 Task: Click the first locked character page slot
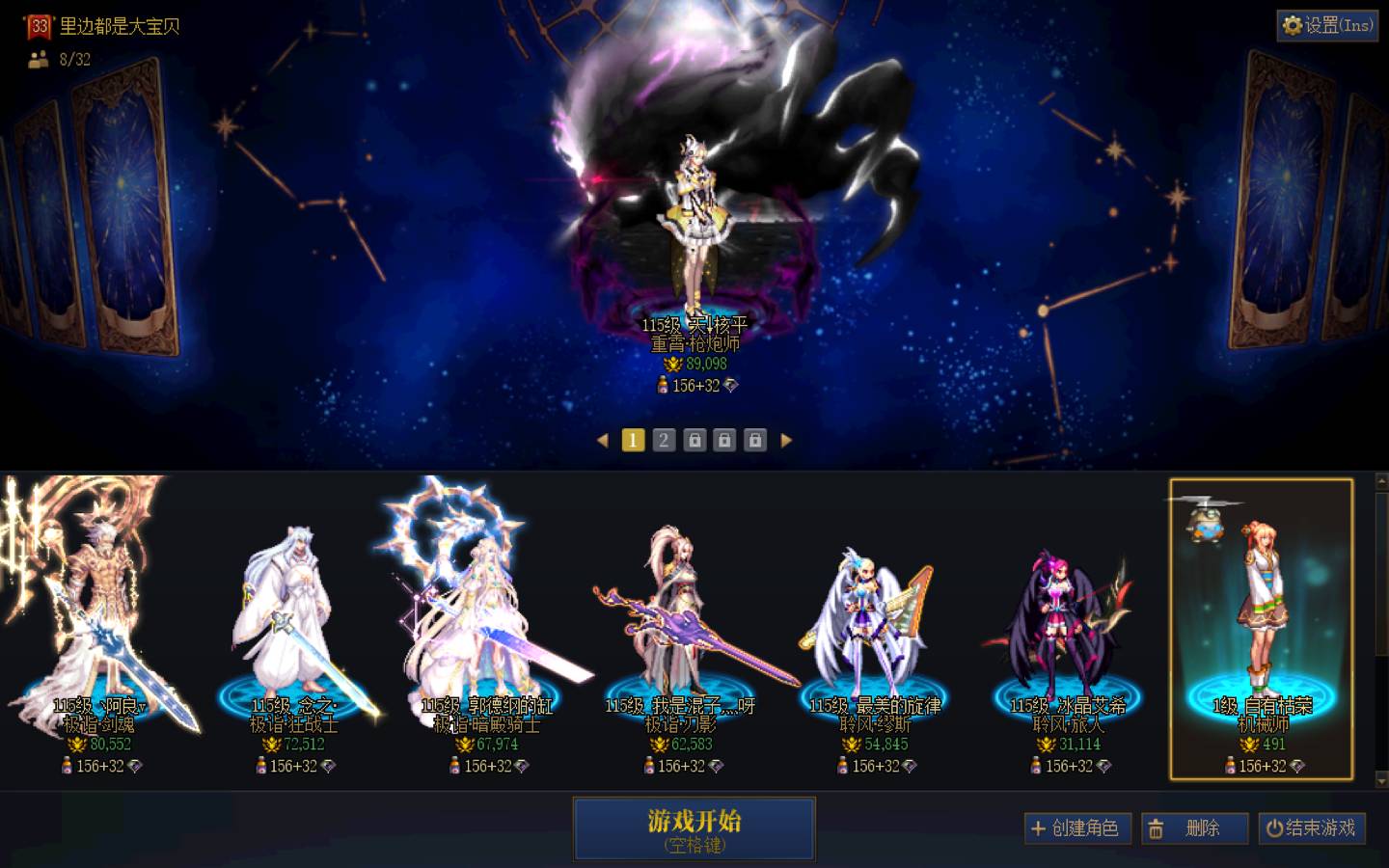tap(694, 440)
